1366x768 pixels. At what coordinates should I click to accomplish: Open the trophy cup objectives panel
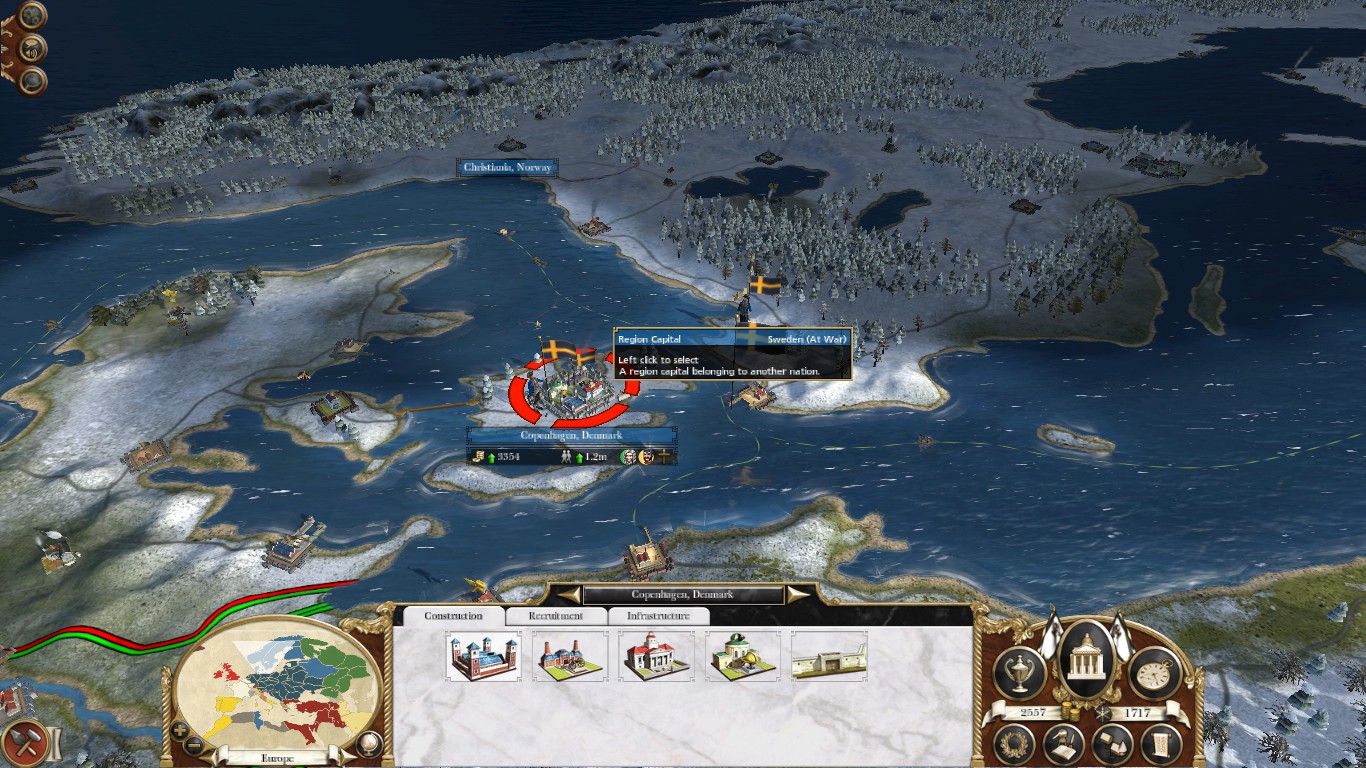1020,673
